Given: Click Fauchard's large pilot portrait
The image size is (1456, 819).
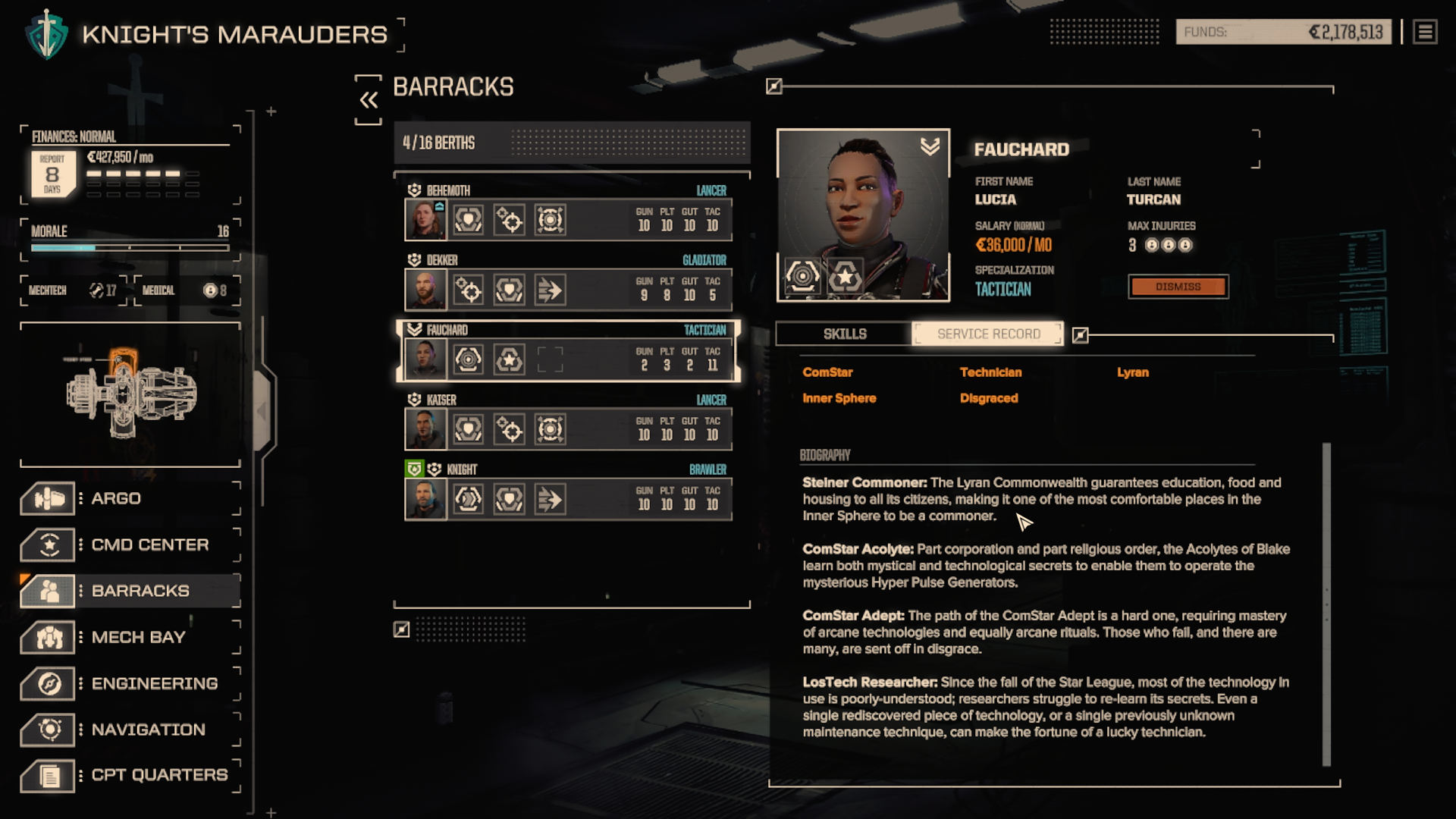Looking at the screenshot, I should 863,215.
